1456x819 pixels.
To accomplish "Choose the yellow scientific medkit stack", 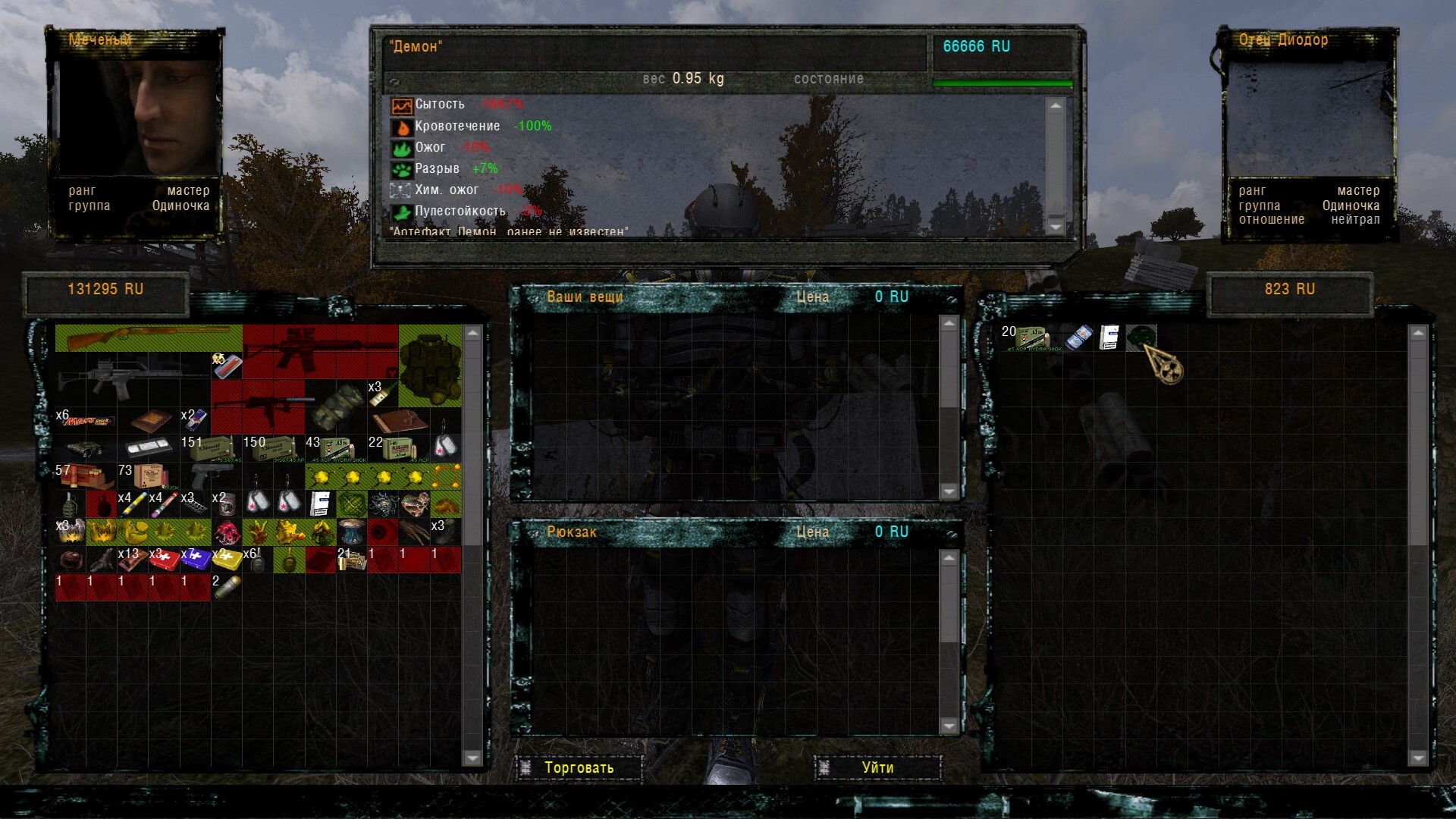I will coord(227,560).
